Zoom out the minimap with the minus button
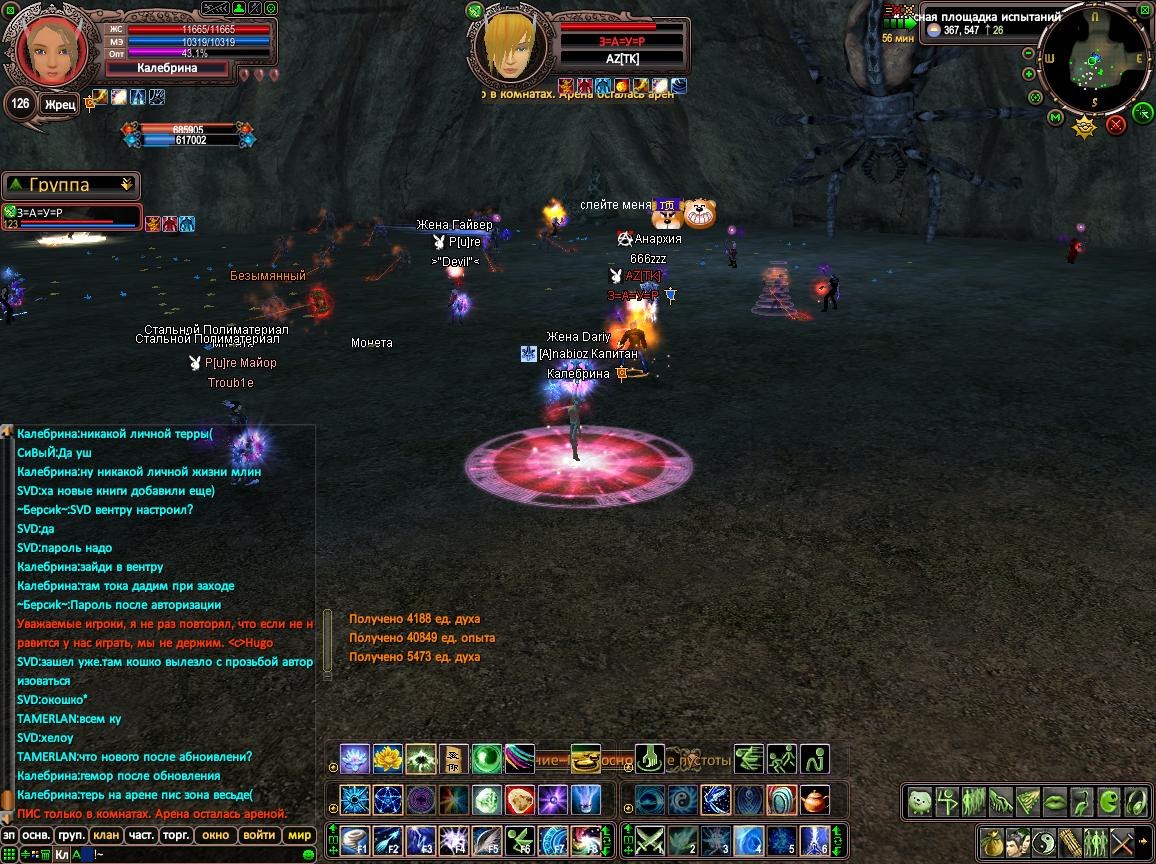Viewport: 1156px width, 864px height. pyautogui.click(x=1029, y=51)
